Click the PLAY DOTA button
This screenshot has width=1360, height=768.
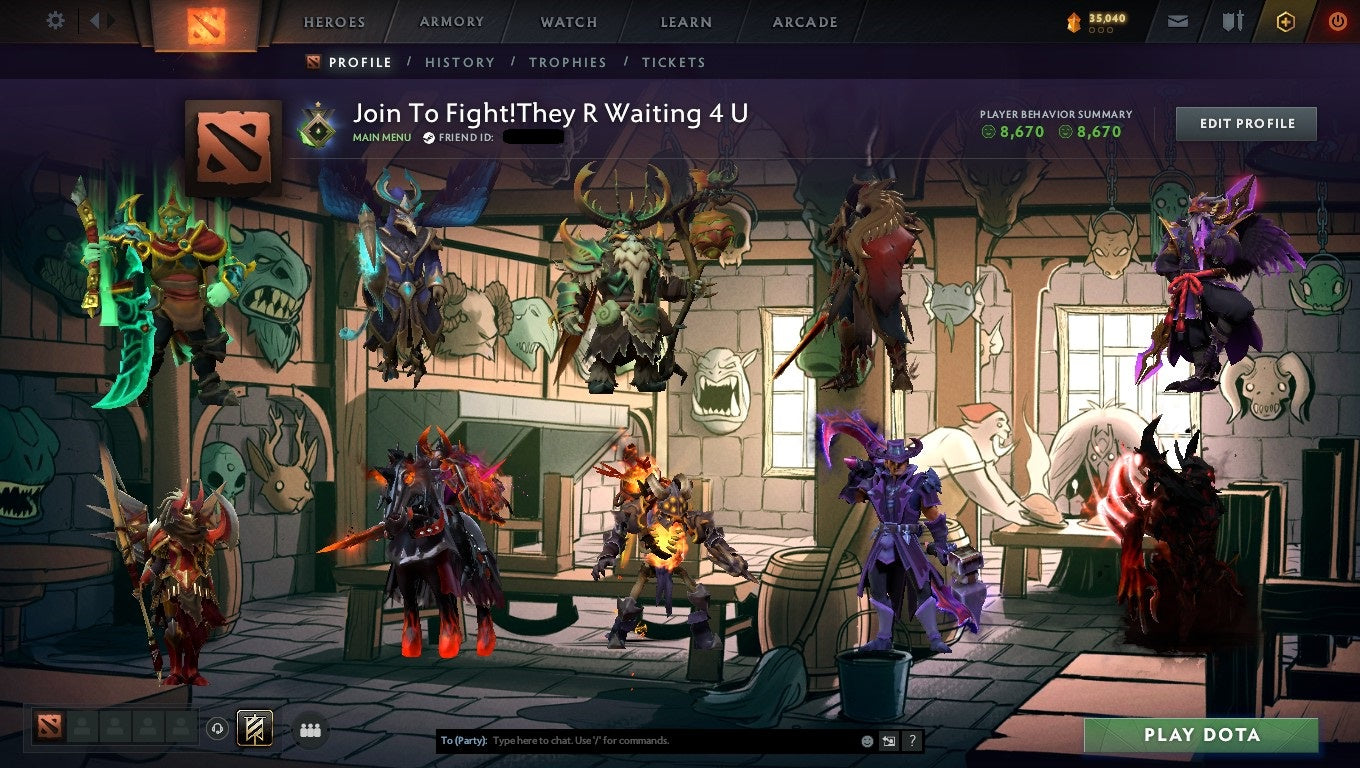coord(1202,735)
